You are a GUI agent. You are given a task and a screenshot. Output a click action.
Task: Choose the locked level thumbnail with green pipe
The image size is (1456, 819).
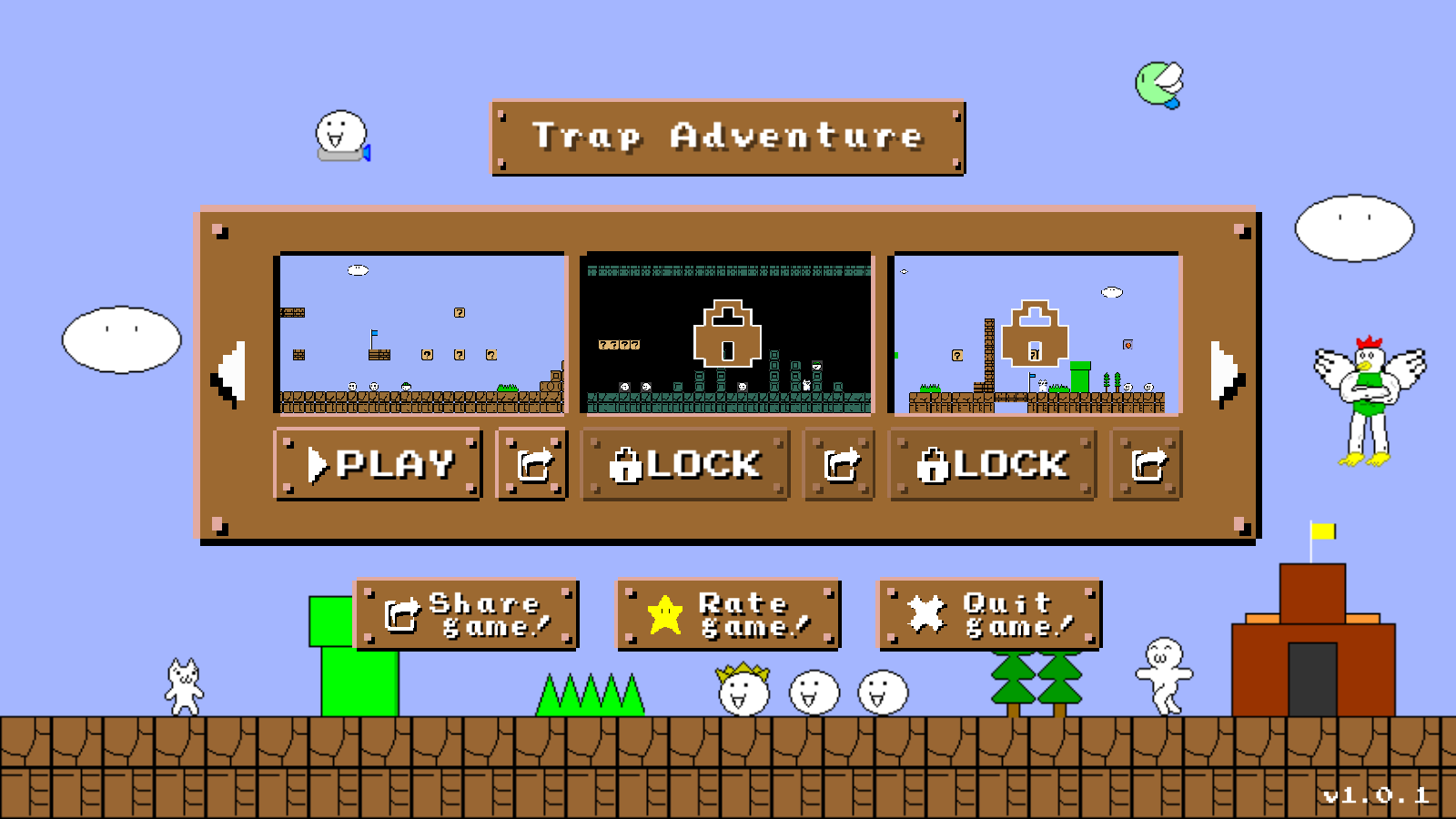coord(1036,334)
